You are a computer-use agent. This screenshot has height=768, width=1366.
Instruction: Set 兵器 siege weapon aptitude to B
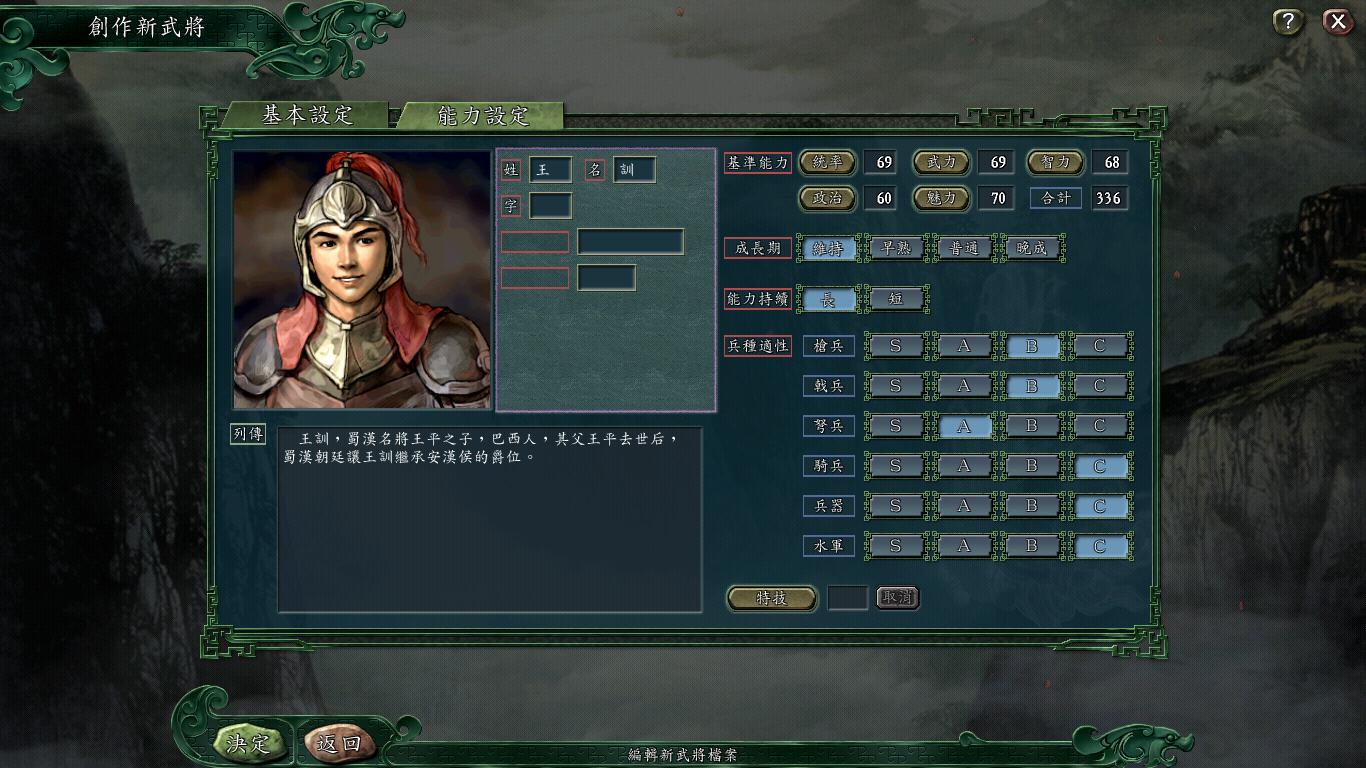pyautogui.click(x=1032, y=506)
